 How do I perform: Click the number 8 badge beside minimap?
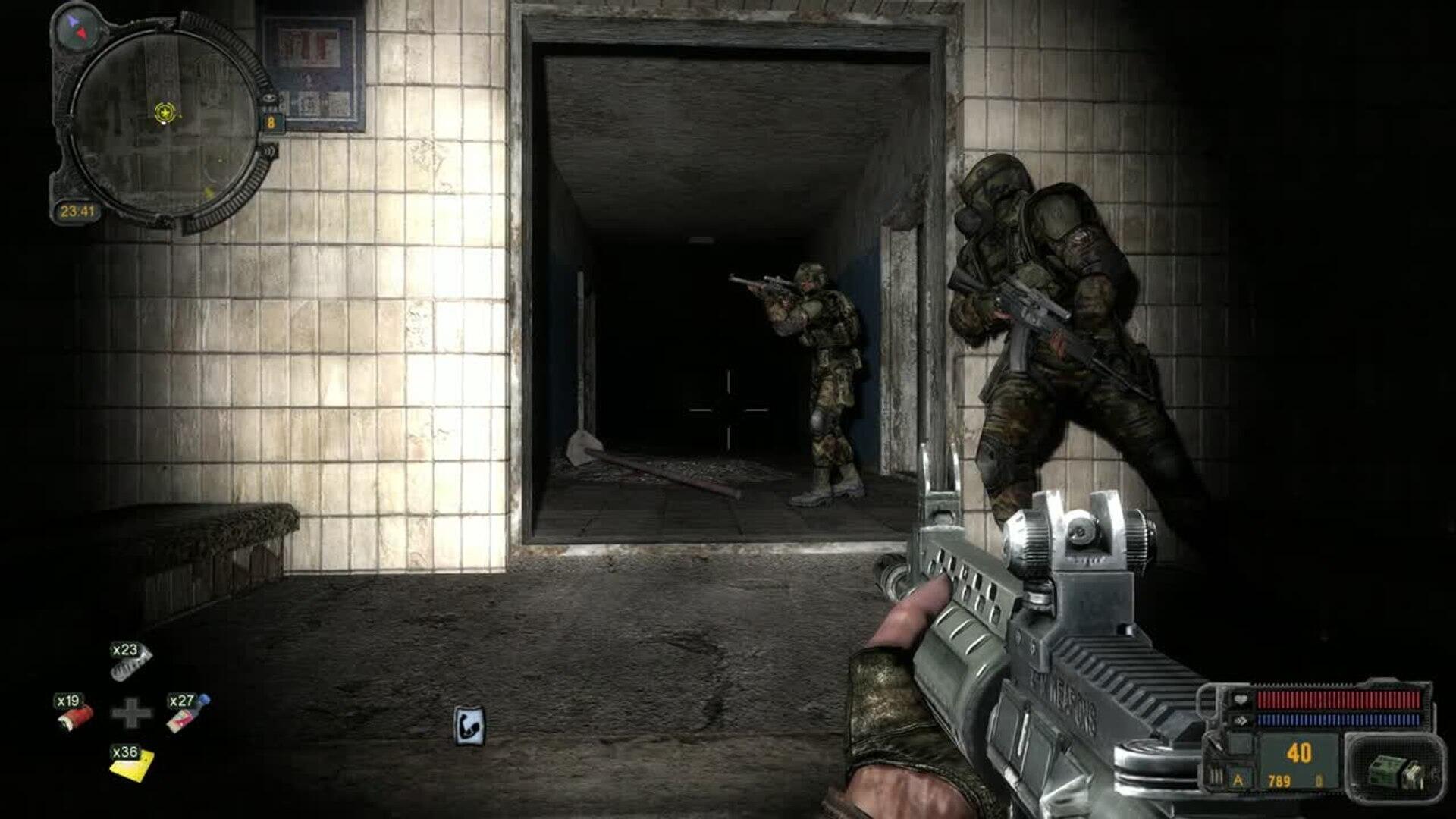(x=271, y=122)
